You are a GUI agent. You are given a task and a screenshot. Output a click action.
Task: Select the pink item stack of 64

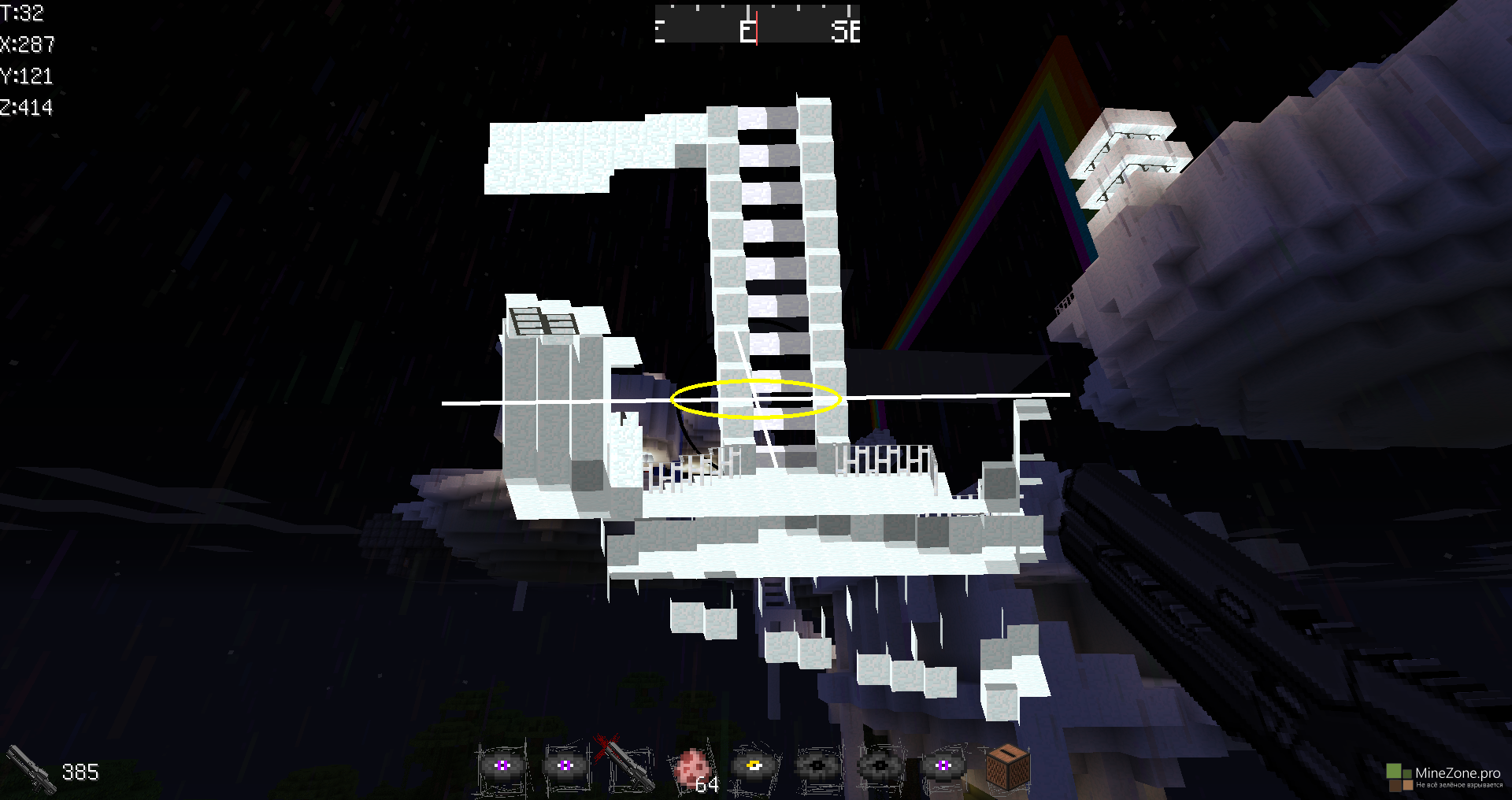pos(692,767)
